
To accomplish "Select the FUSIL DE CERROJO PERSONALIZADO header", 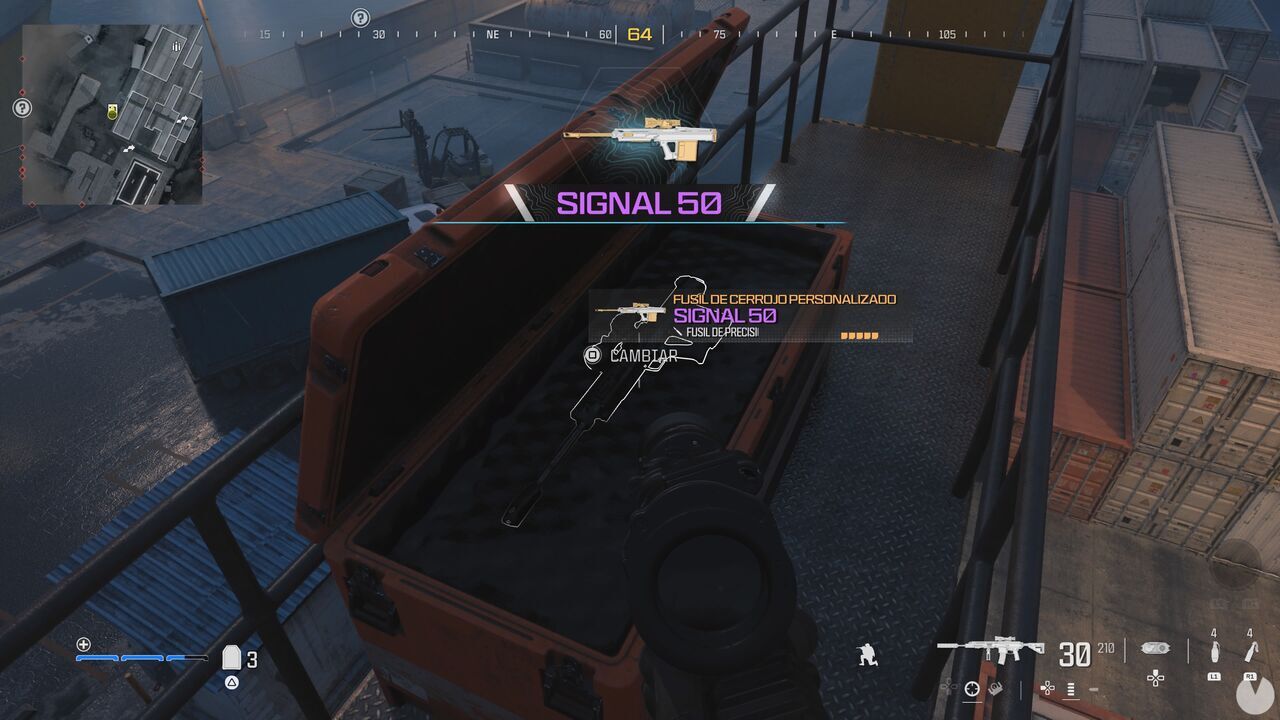I will point(783,297).
